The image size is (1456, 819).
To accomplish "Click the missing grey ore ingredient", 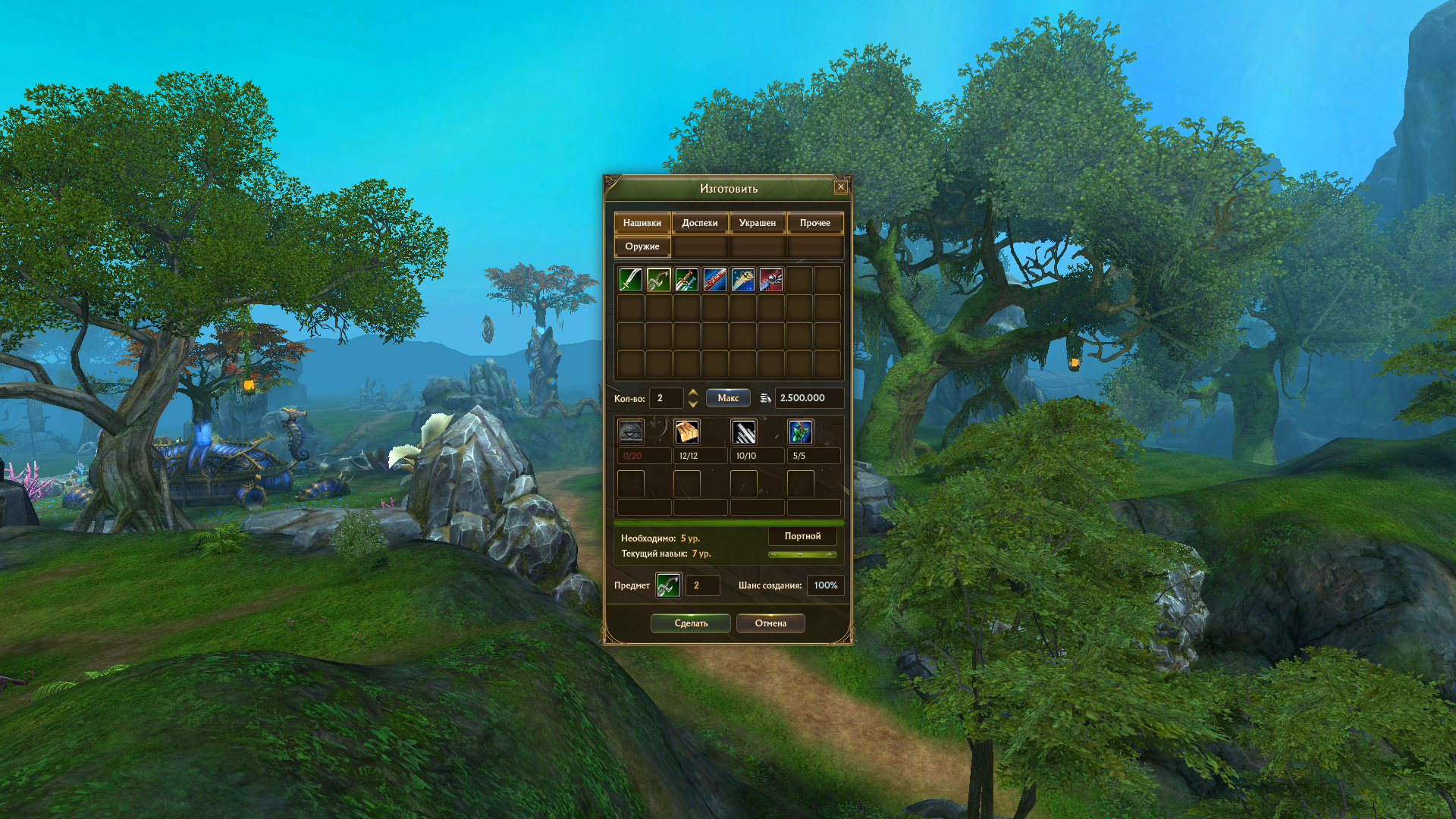I will tap(630, 432).
